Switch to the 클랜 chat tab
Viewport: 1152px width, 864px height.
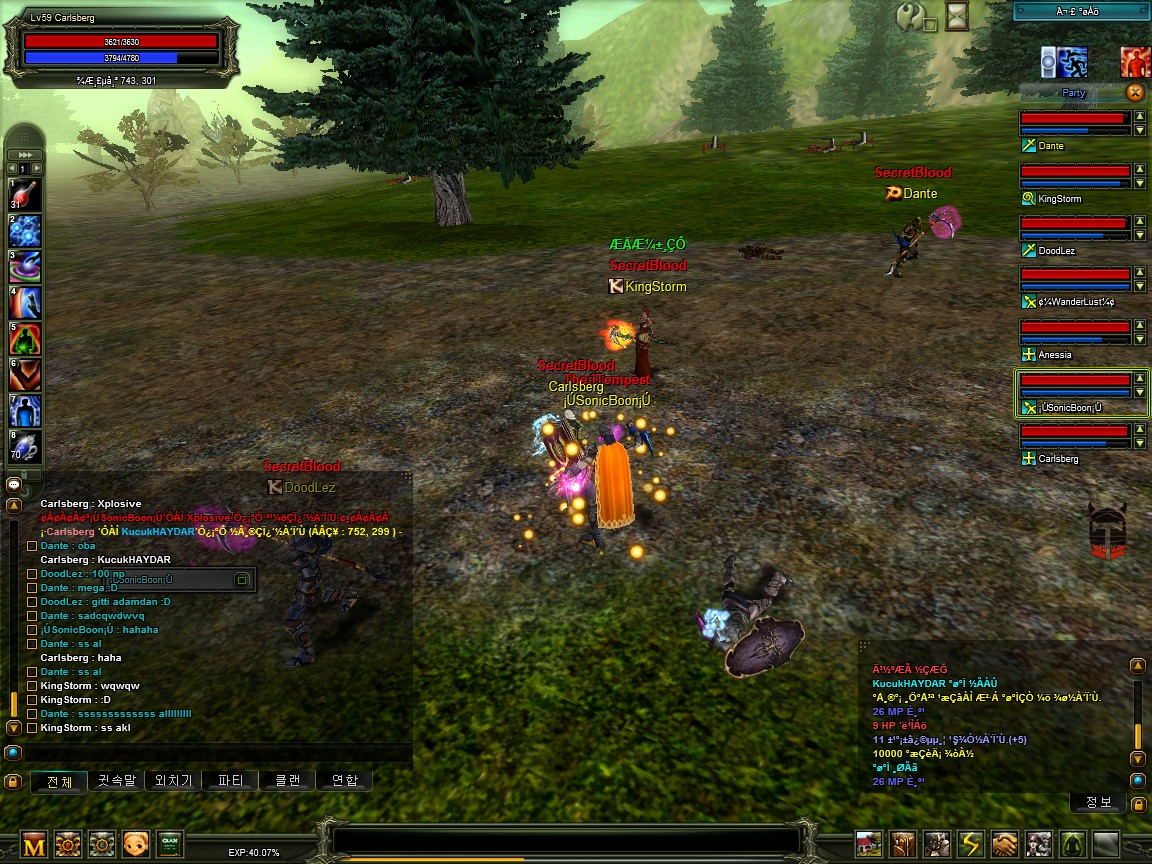(287, 780)
